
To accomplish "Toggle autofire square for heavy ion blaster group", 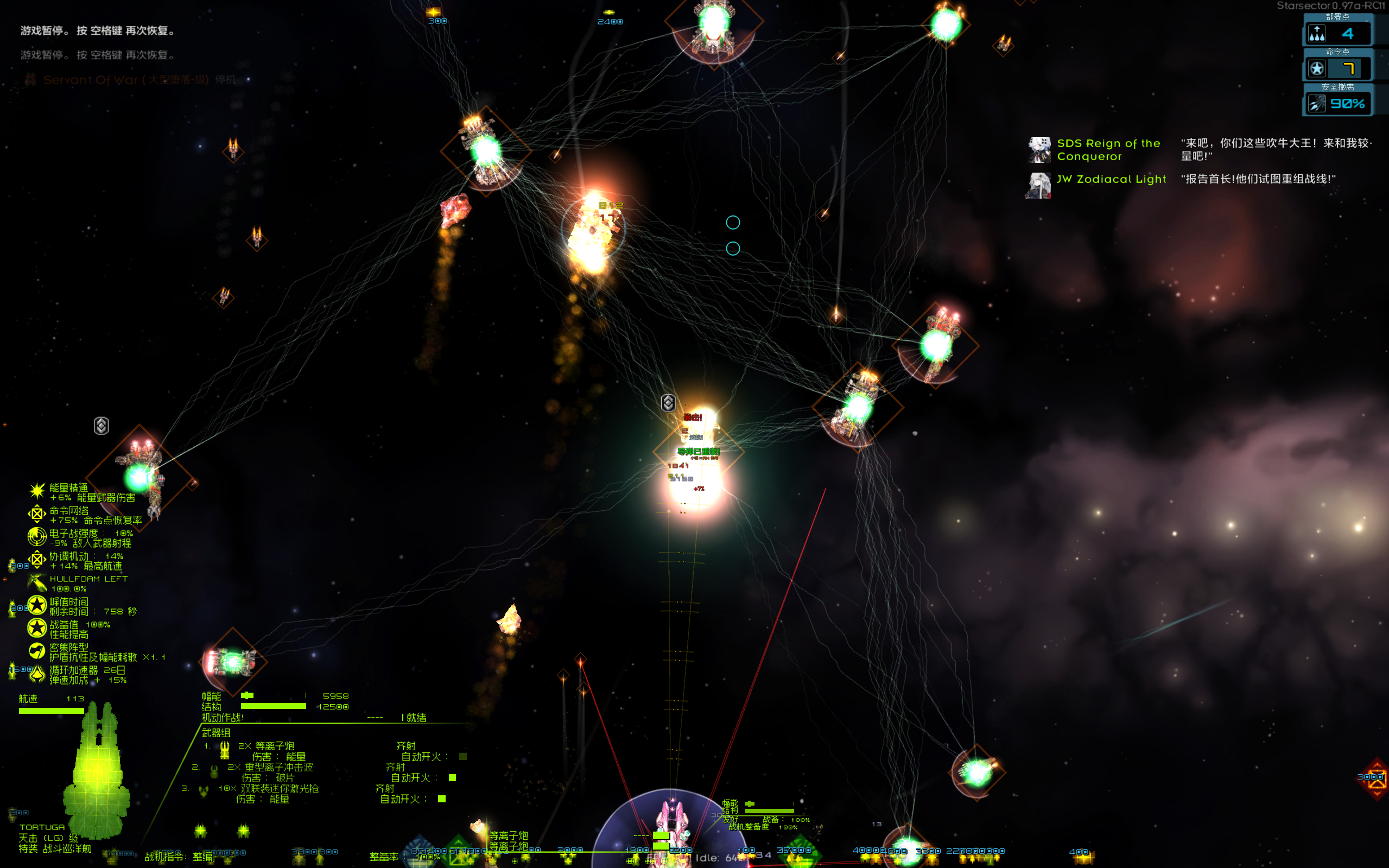I will (x=452, y=778).
